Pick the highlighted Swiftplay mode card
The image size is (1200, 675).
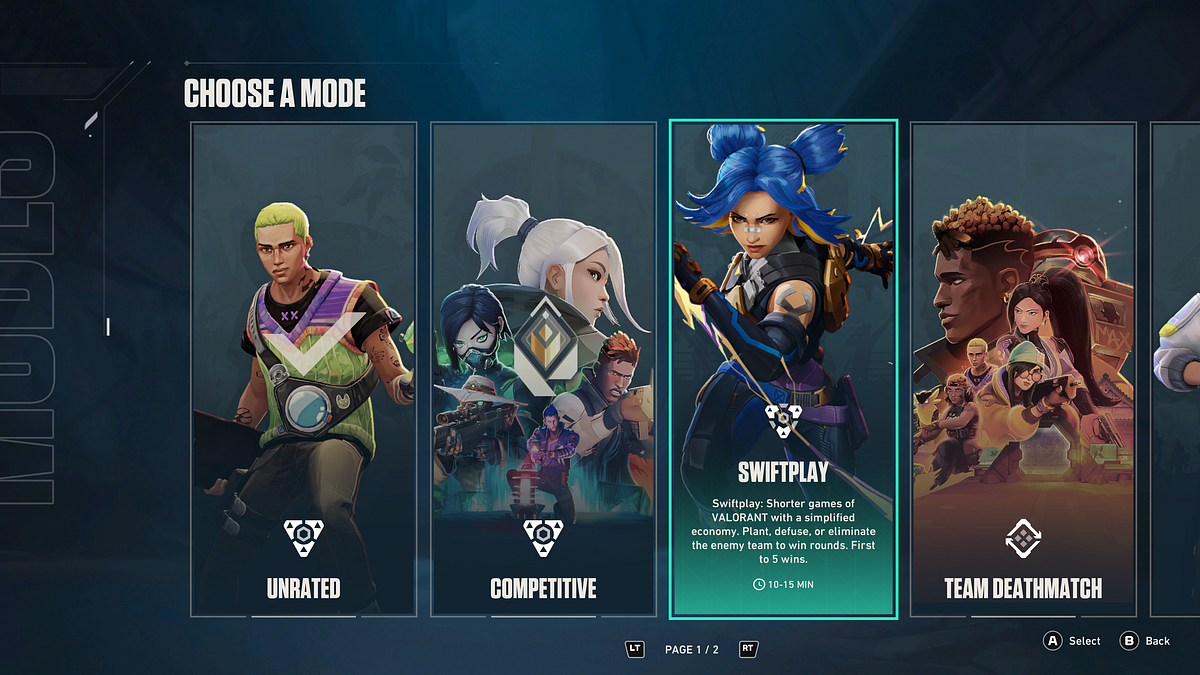pos(783,370)
